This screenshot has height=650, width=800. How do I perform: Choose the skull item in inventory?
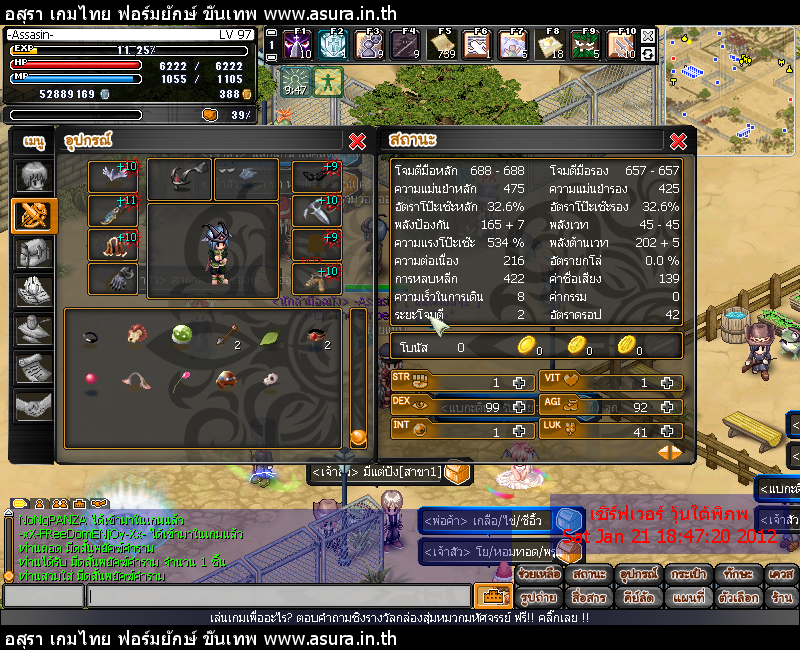pyautogui.click(x=270, y=380)
